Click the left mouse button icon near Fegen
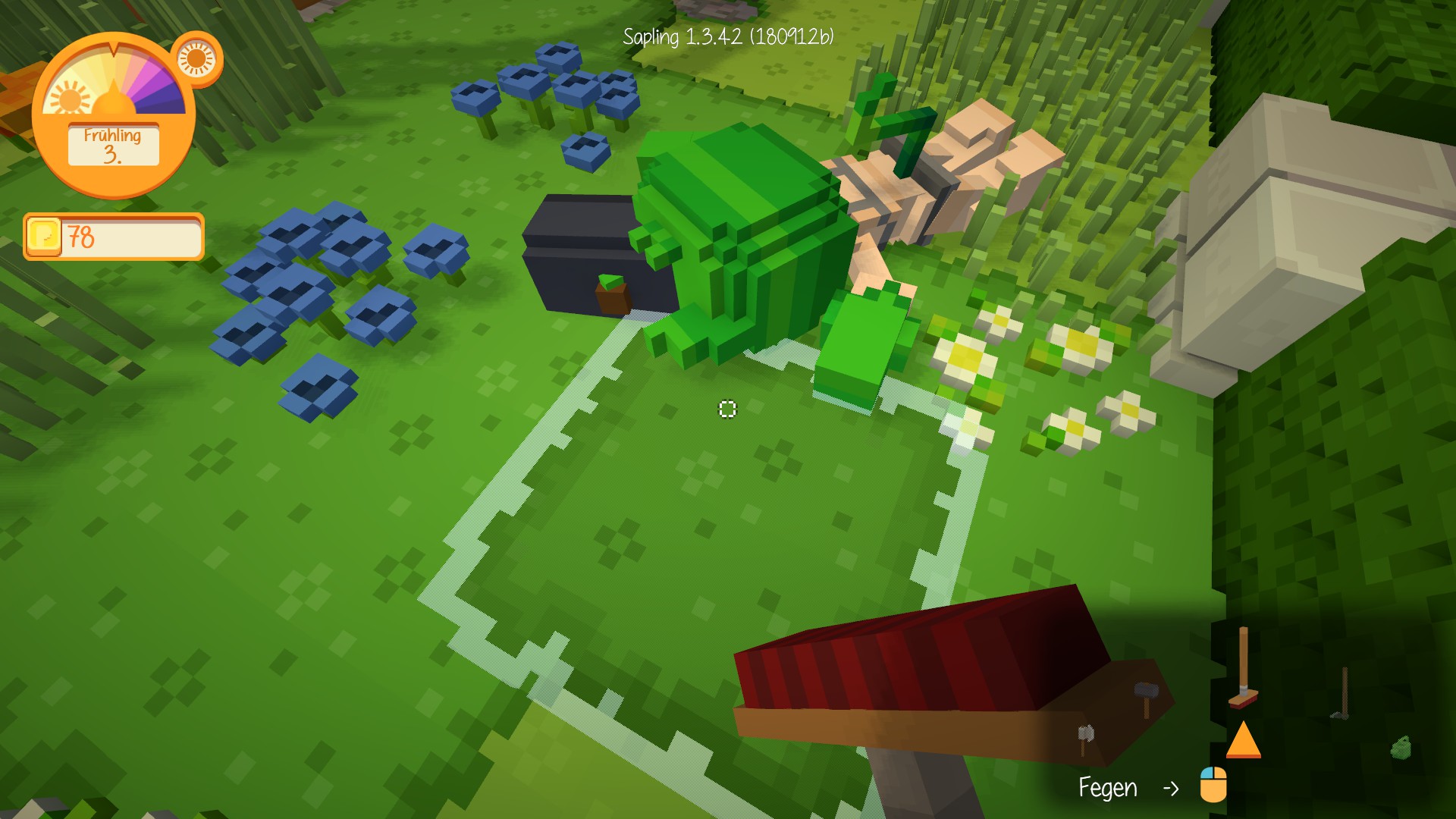 pyautogui.click(x=1212, y=785)
